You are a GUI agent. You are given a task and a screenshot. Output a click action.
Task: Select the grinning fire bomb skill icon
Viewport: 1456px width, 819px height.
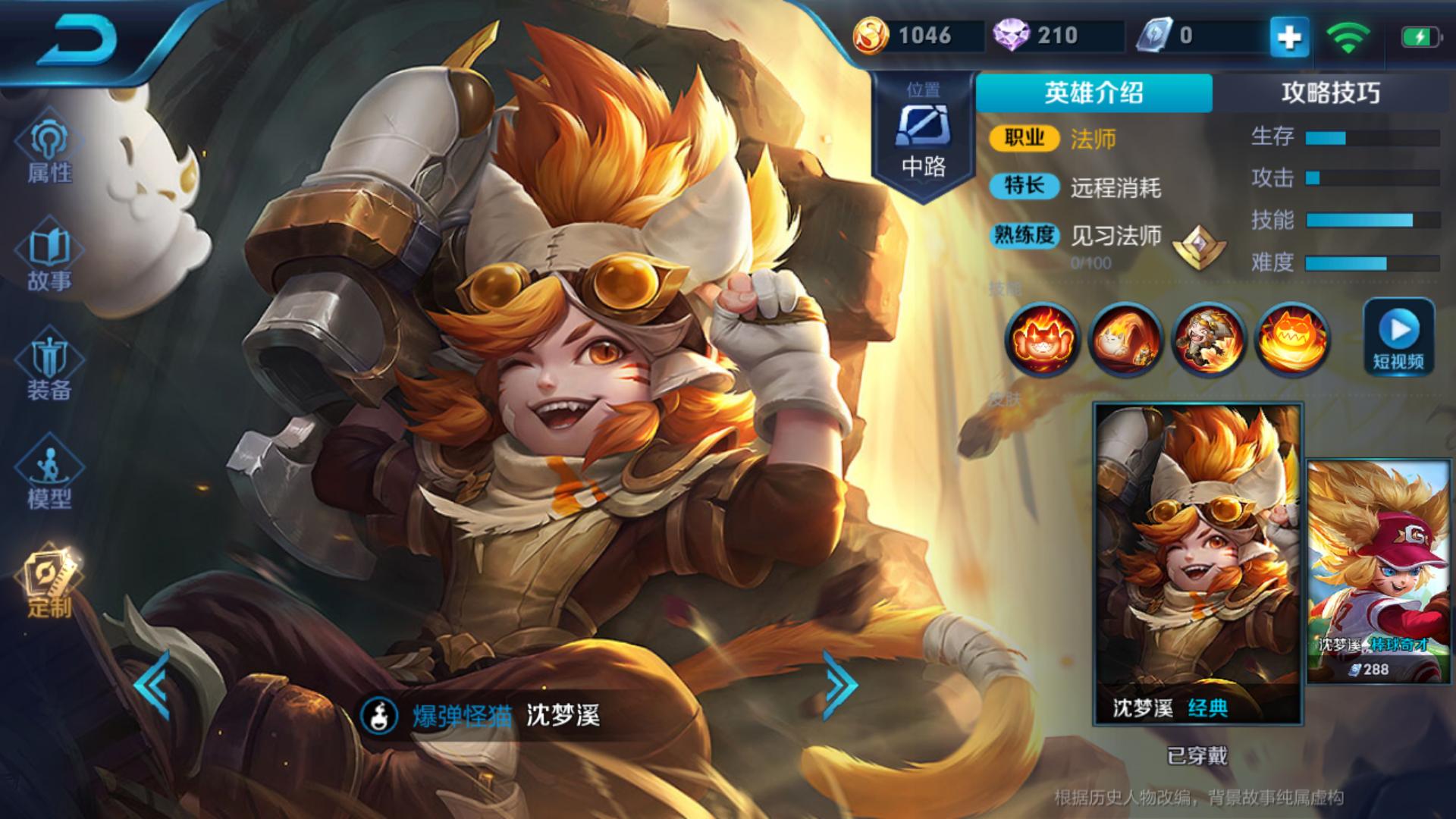tap(1292, 339)
